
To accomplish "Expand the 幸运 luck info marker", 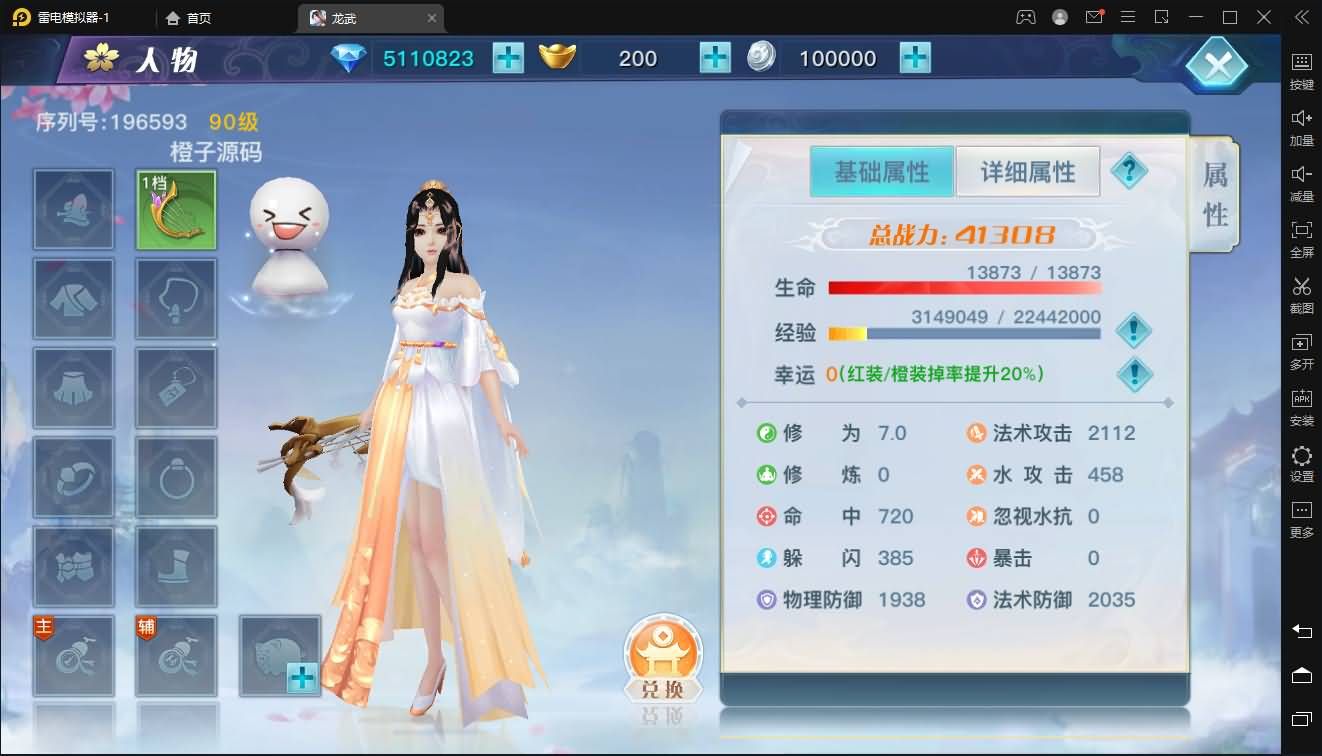I will pyautogui.click(x=1134, y=376).
